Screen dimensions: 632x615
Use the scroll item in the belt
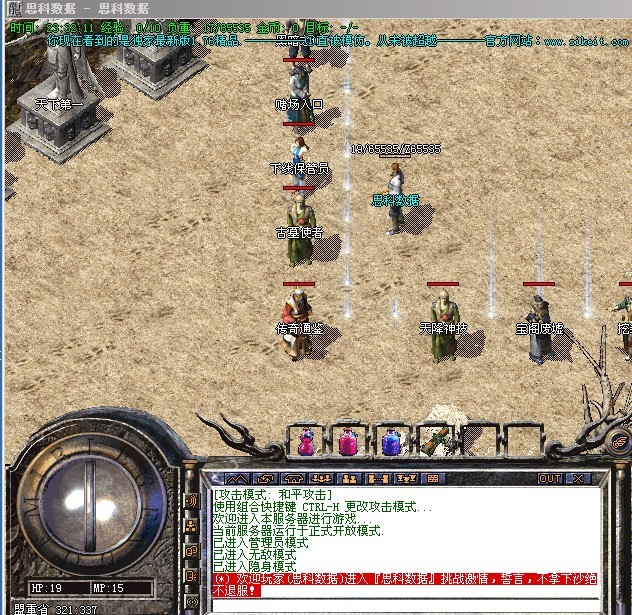[435, 441]
